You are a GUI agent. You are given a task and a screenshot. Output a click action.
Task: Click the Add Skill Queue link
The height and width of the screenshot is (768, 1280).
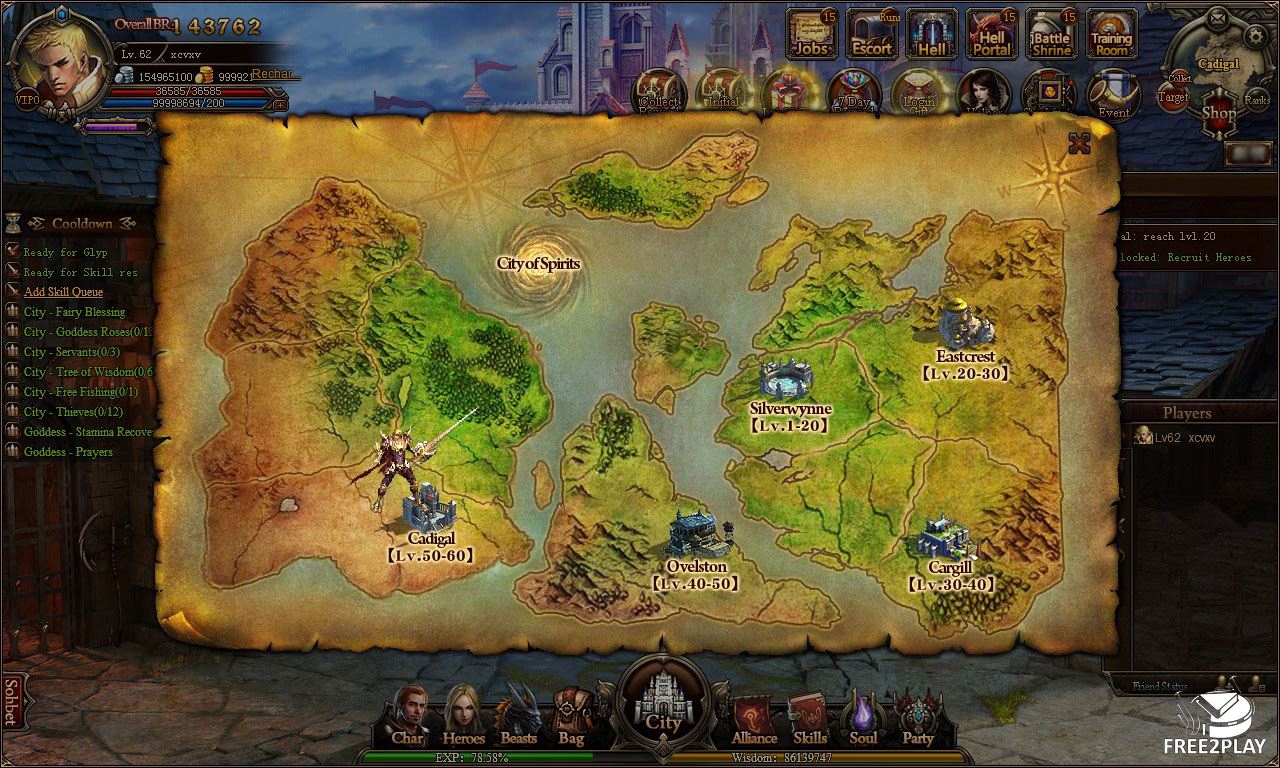(63, 292)
